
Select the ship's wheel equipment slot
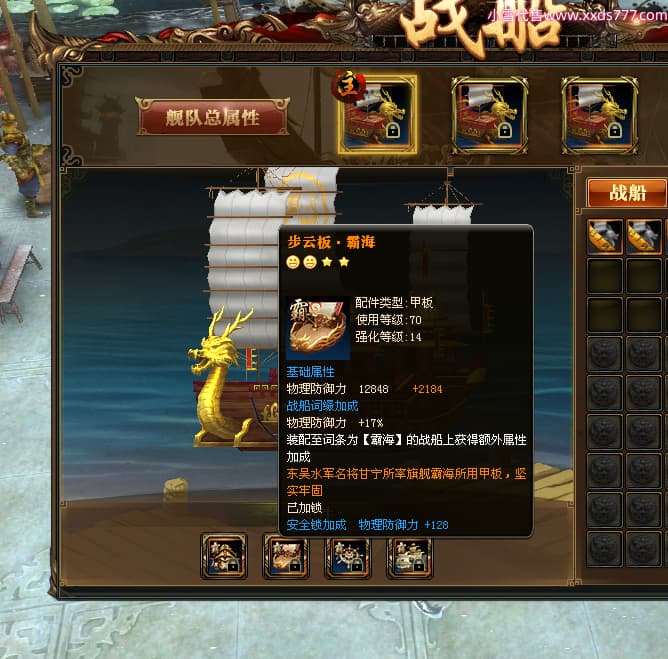click(x=347, y=557)
